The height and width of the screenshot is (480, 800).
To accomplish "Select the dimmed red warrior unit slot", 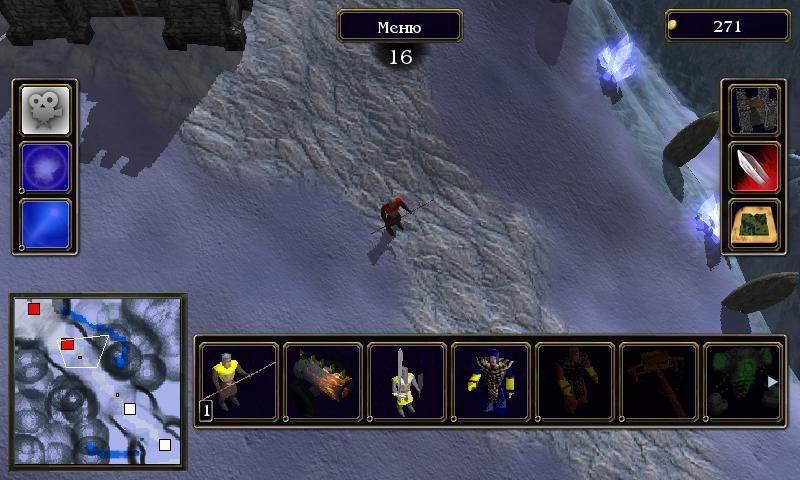I will (575, 380).
